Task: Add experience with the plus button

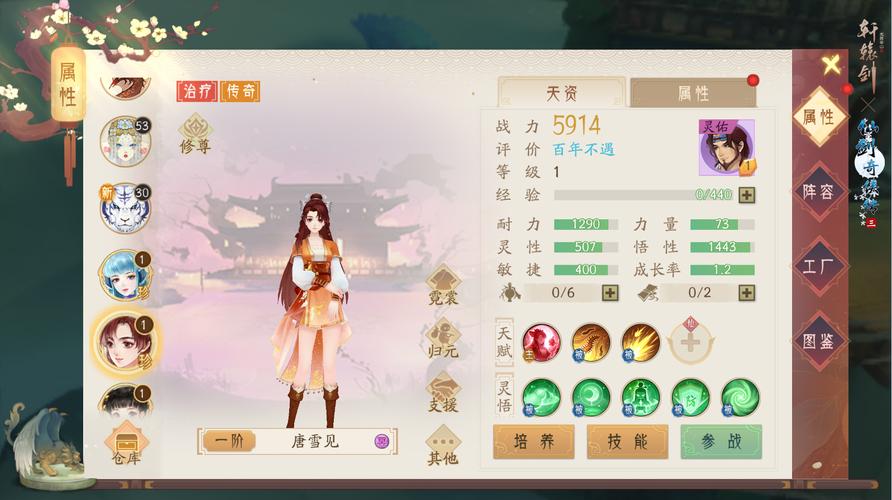Action: coord(746,195)
